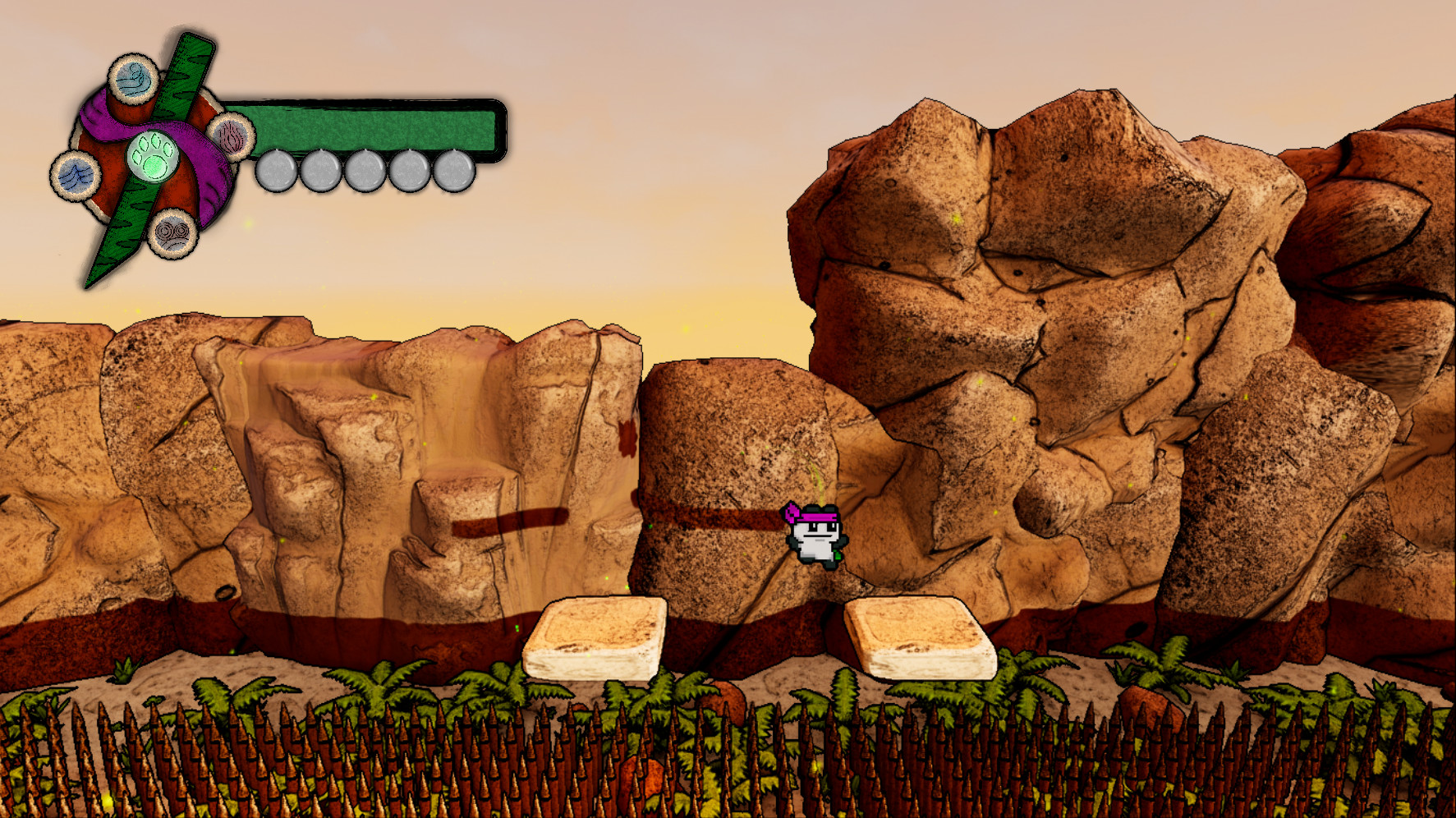Select the purple sash wrapped around the emblem
This screenshot has height=818, width=1456.
tap(208, 179)
